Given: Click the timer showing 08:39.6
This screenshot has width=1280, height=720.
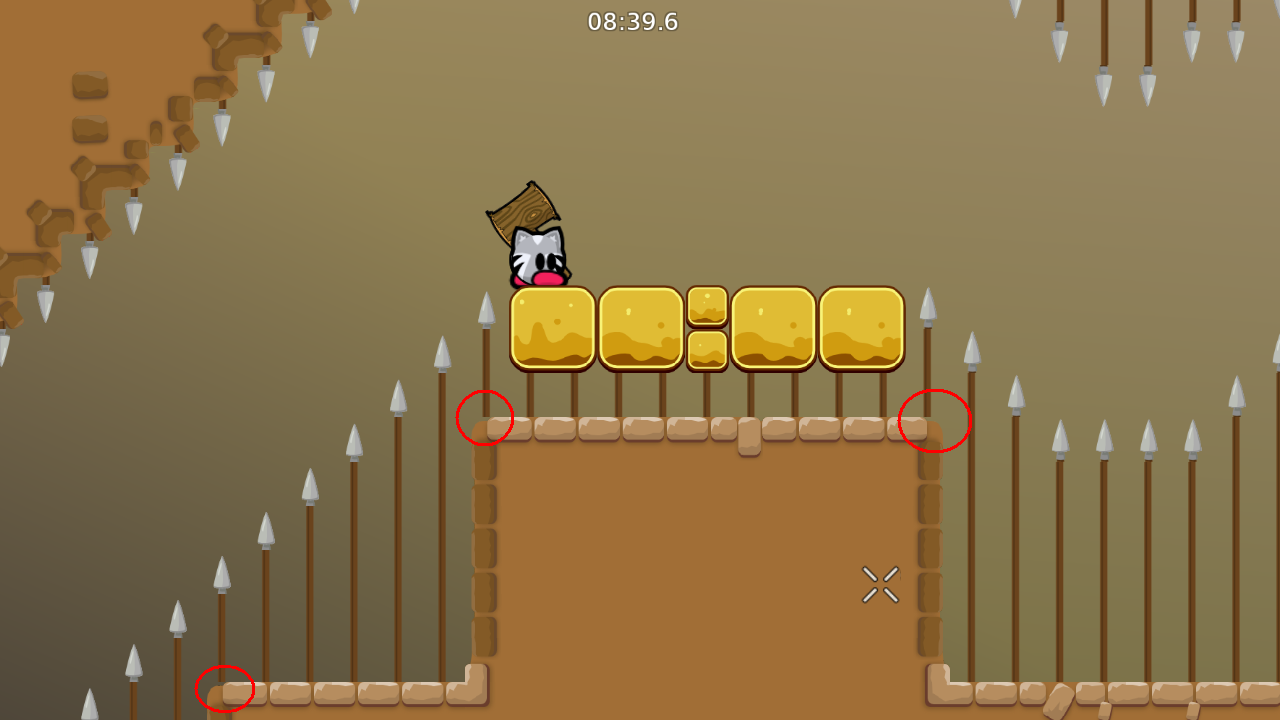Looking at the screenshot, I should click(633, 22).
